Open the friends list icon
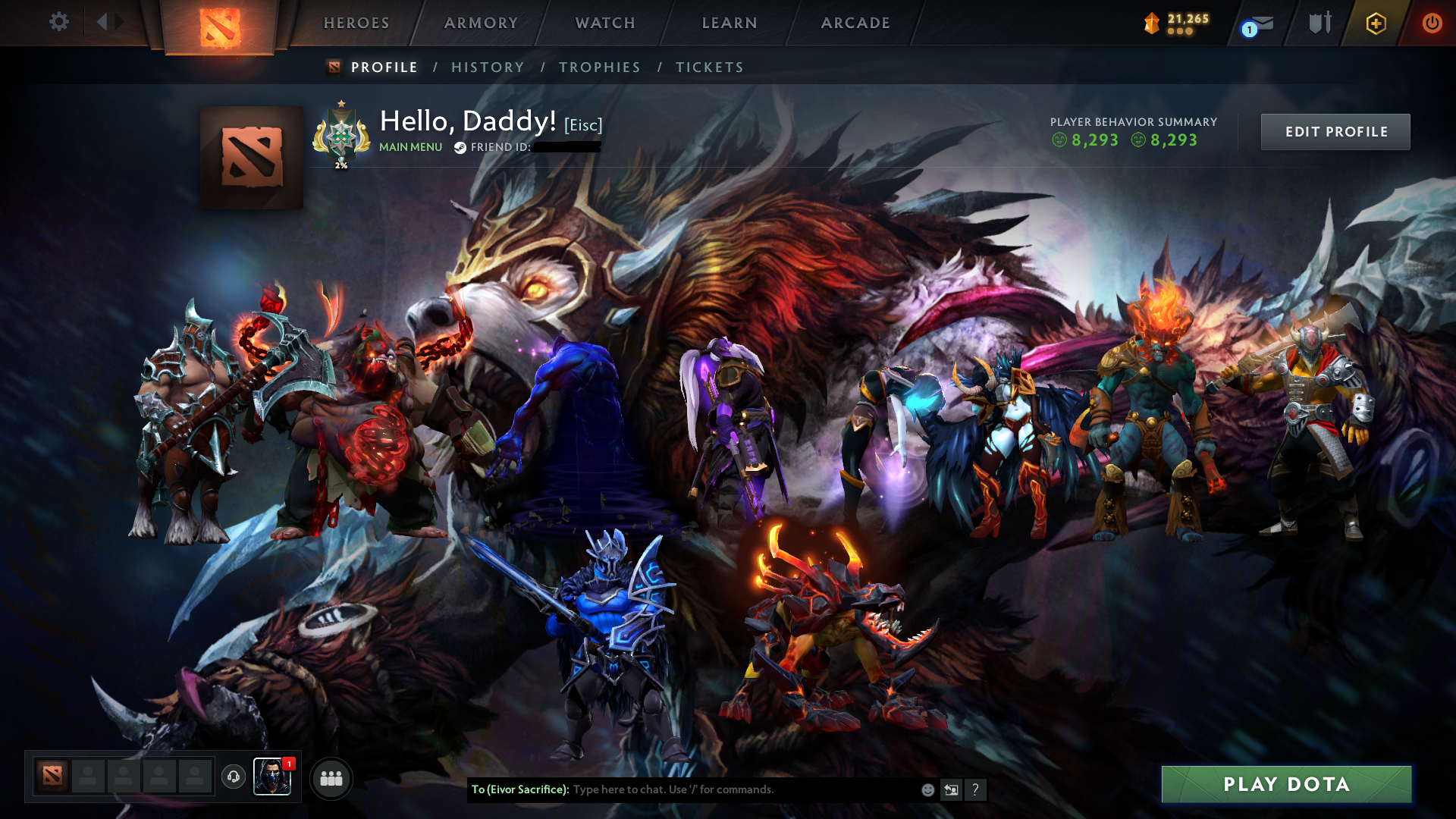 (x=330, y=778)
